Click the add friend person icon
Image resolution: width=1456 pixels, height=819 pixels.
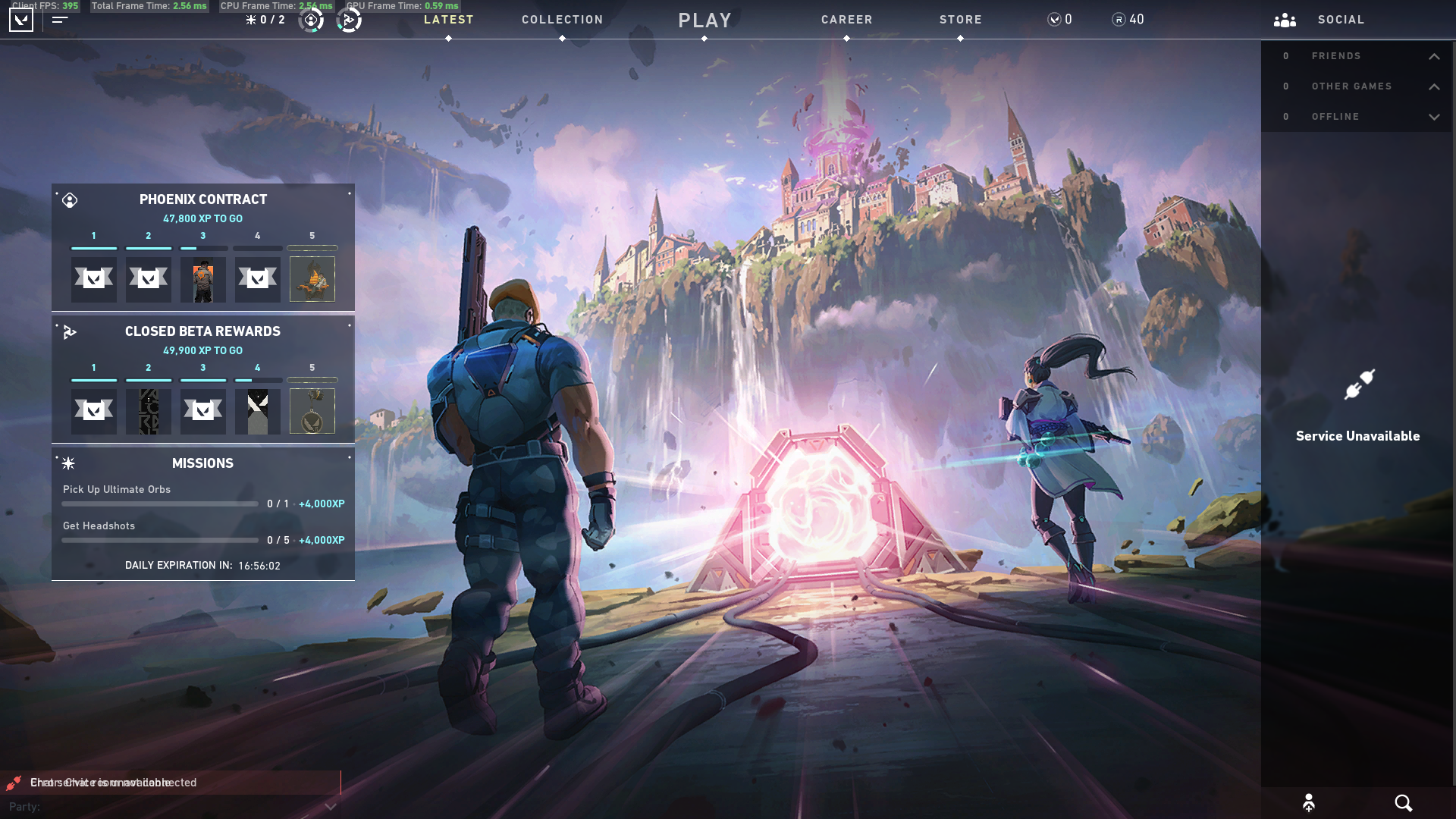[1308, 803]
